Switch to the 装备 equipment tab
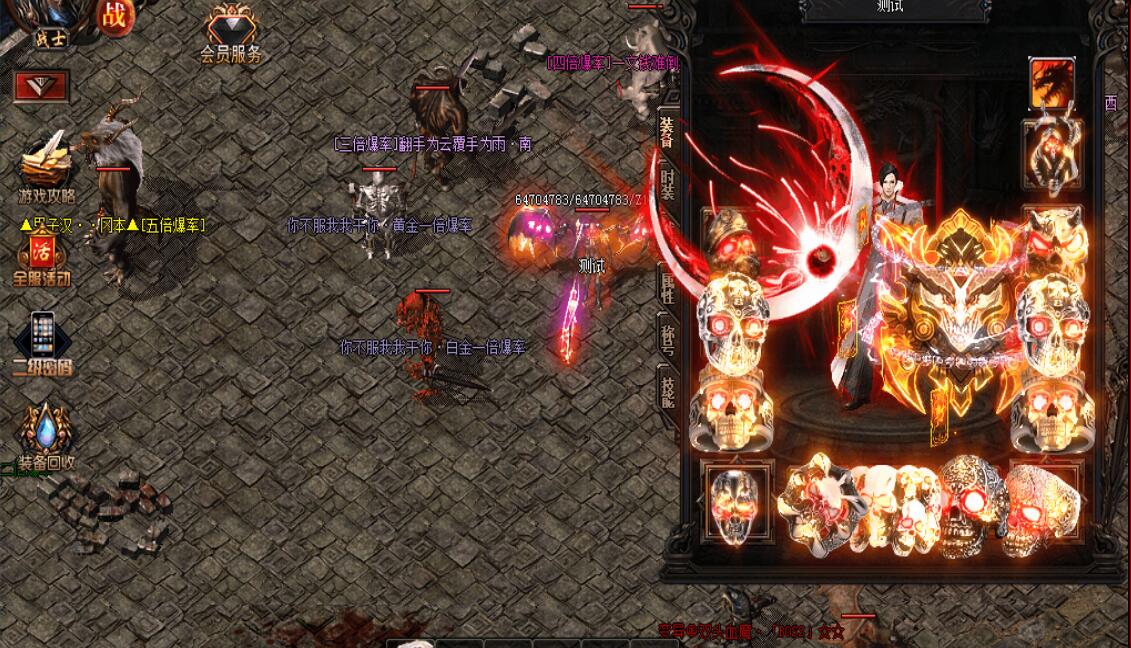This screenshot has width=1131, height=648. (667, 129)
